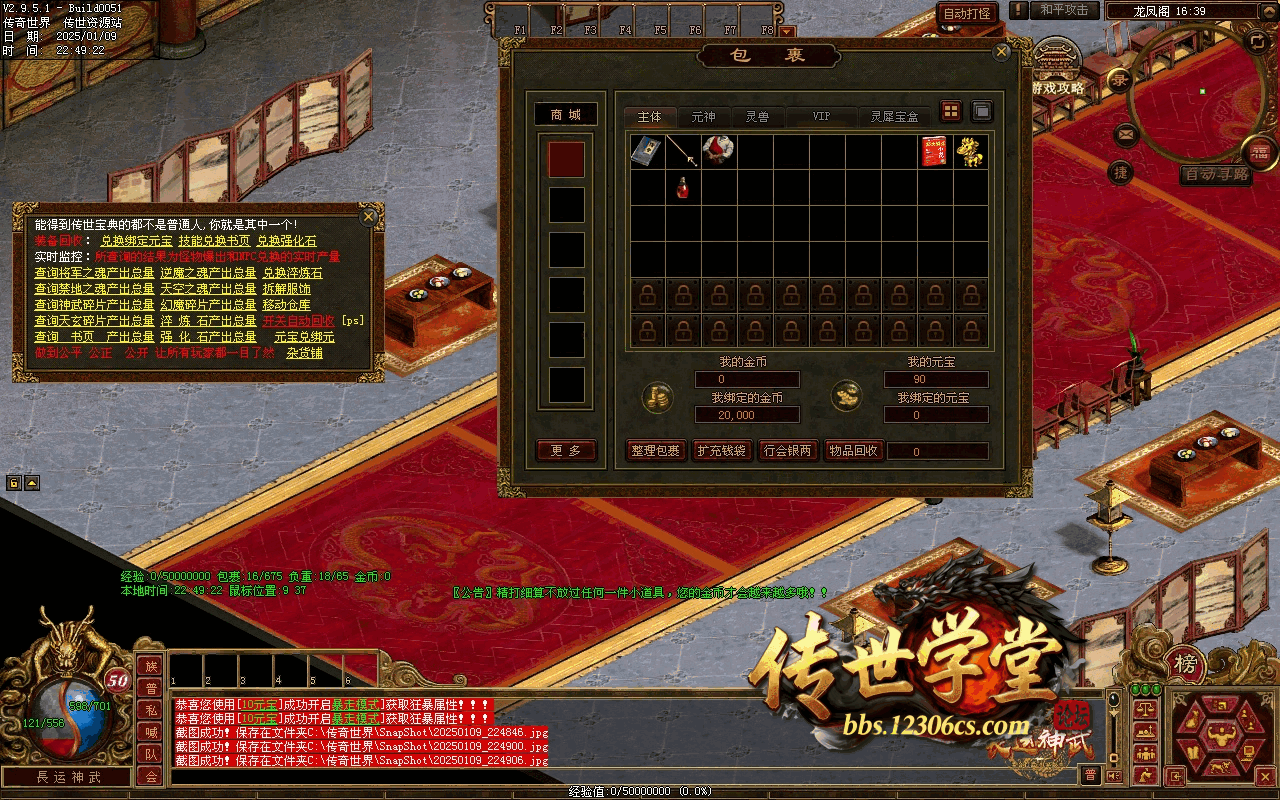Expand the purse with 扩充钱袋
The width and height of the screenshot is (1280, 800).
(721, 451)
